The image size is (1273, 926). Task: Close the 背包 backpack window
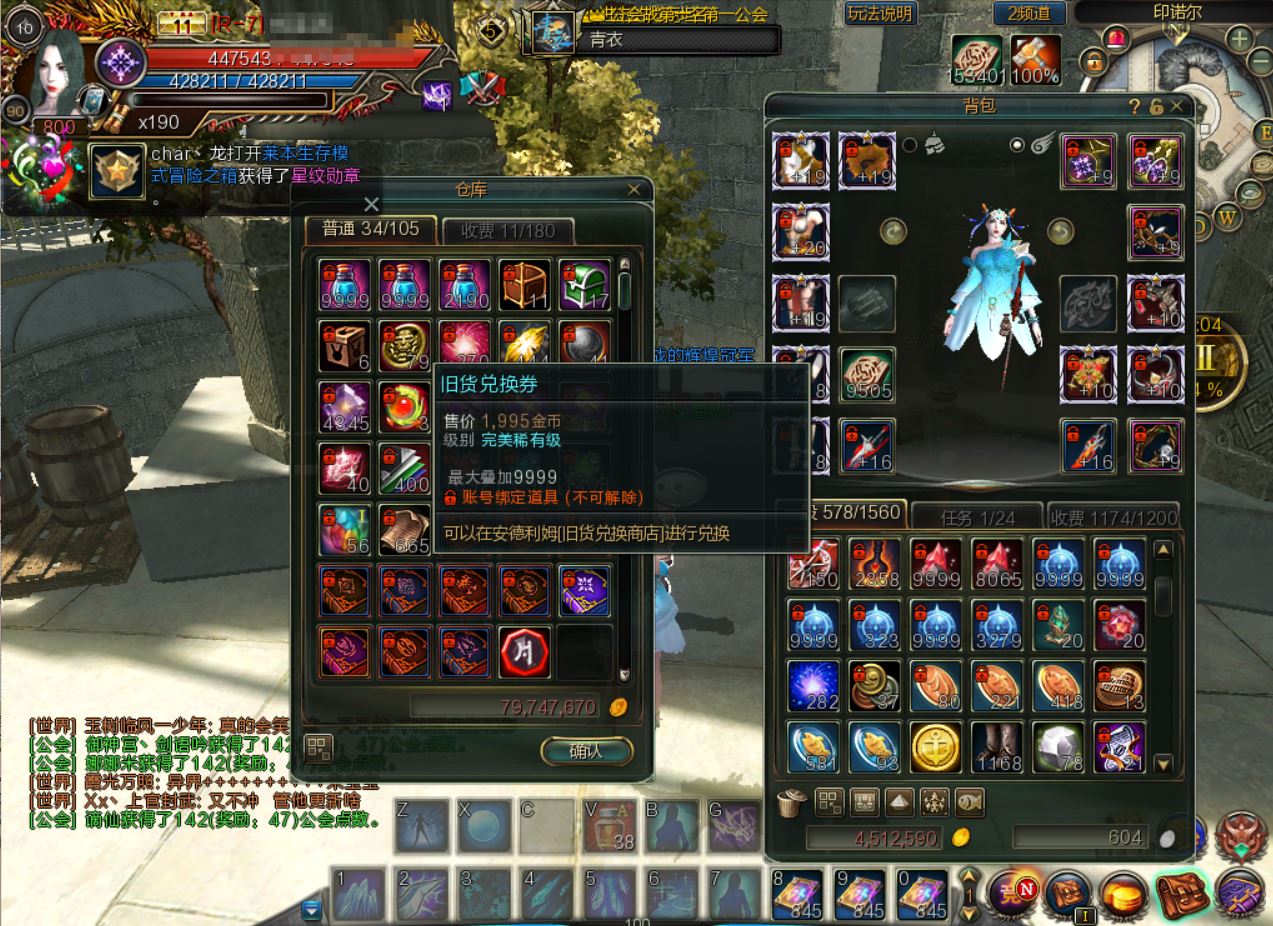pos(1177,106)
